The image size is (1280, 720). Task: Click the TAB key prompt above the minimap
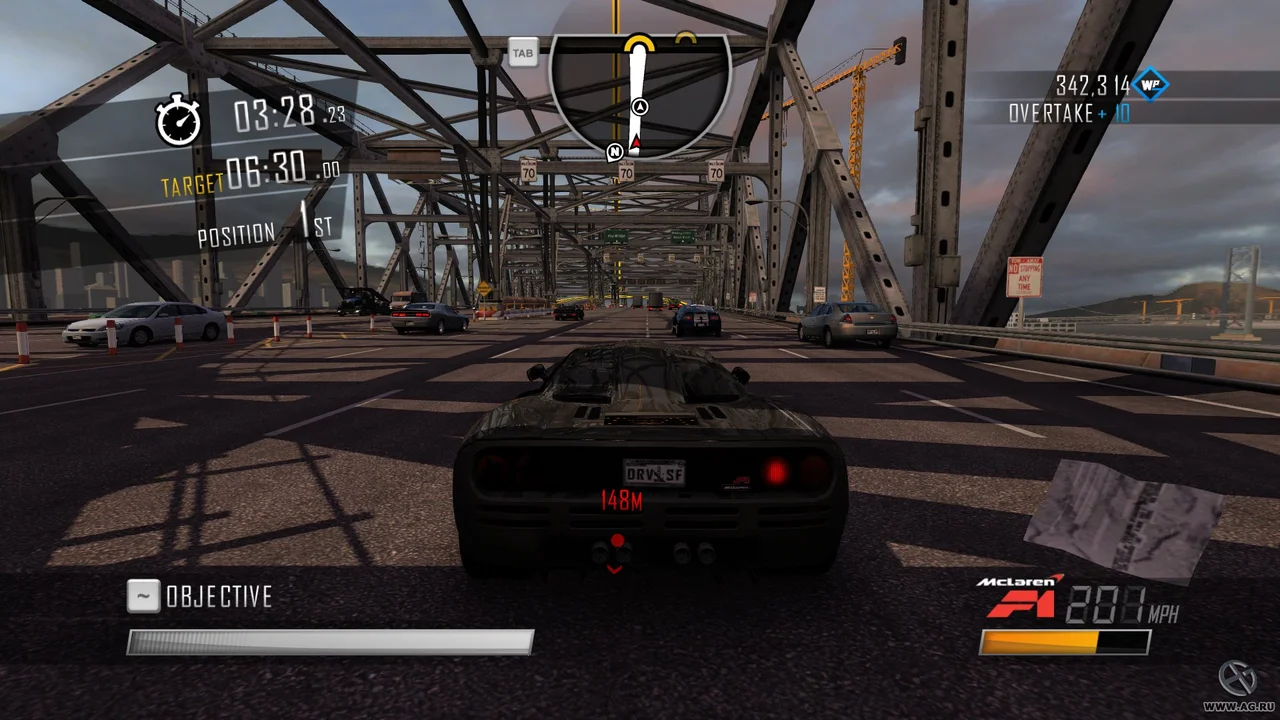point(522,53)
